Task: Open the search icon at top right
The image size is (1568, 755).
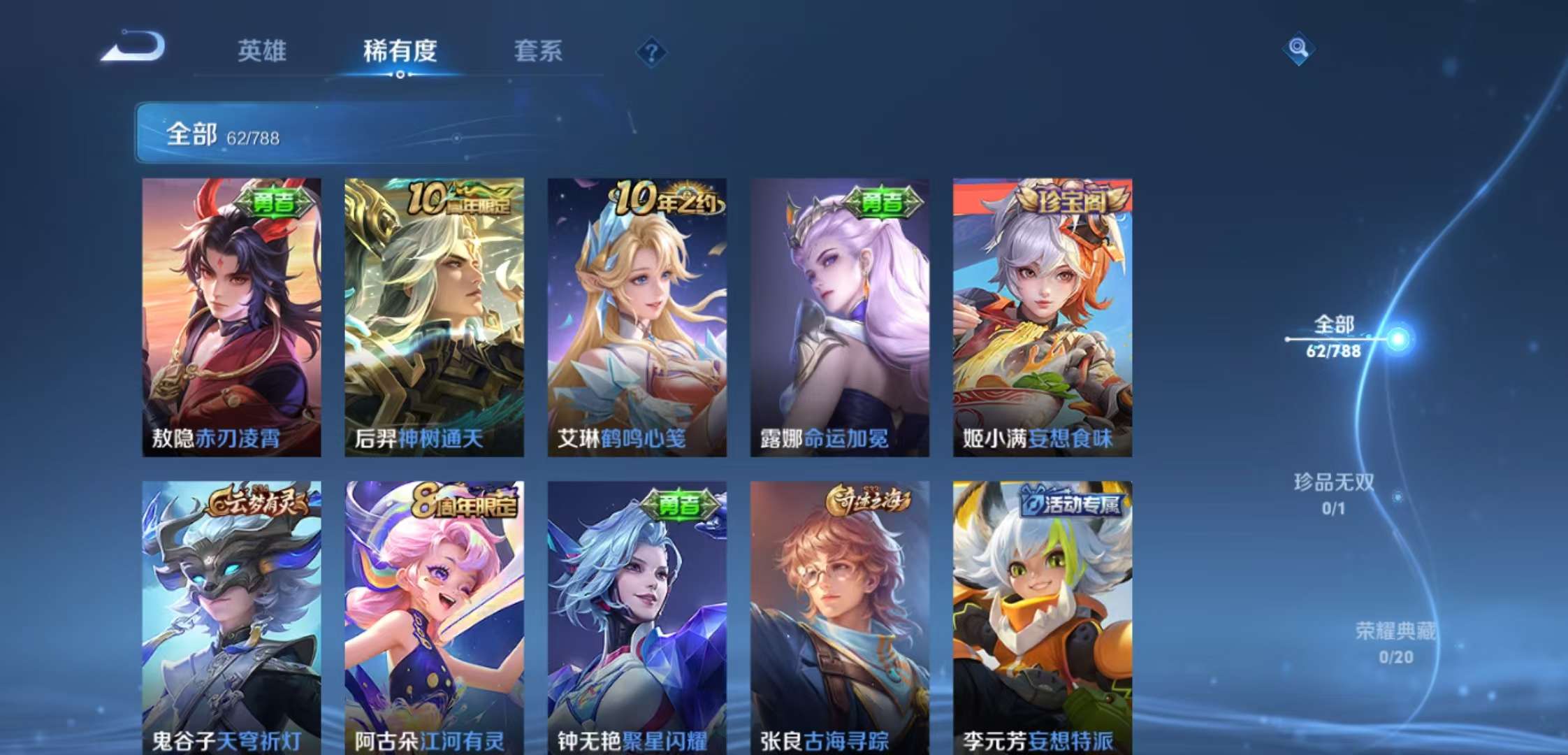Action: 1298,49
